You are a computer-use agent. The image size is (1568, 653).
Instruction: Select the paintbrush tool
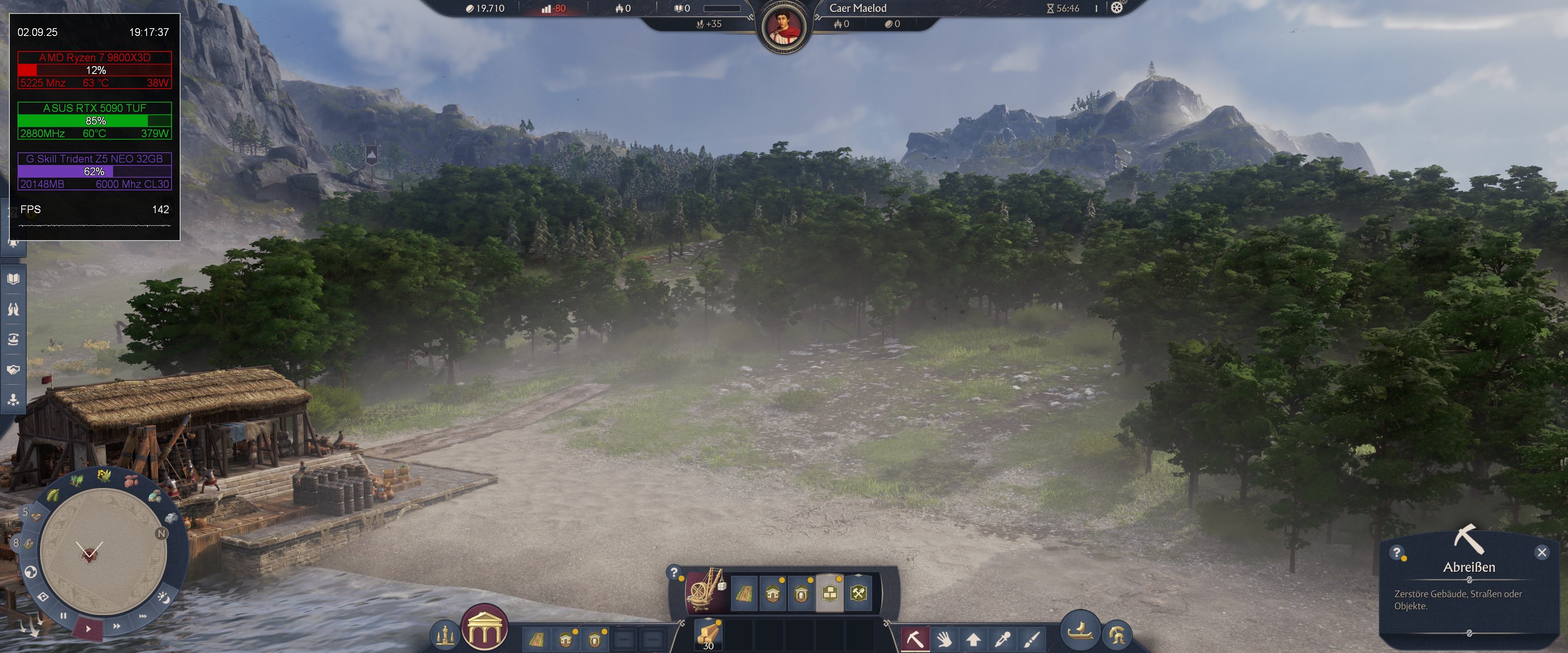click(x=1031, y=639)
